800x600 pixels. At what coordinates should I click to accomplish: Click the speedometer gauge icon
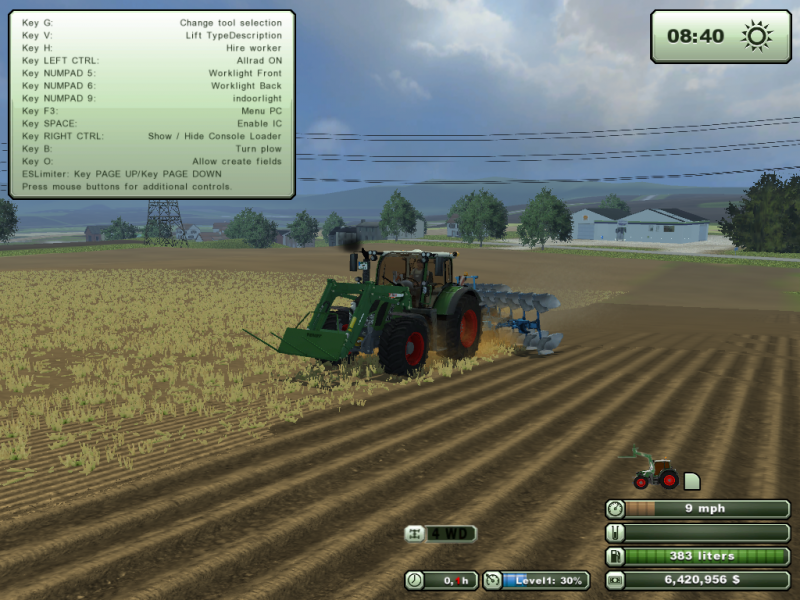tap(616, 508)
